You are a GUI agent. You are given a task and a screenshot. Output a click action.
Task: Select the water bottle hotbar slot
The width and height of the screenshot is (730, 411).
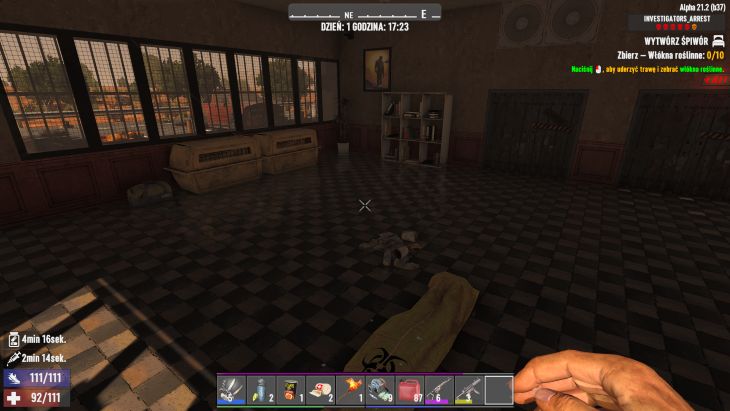[261, 390]
